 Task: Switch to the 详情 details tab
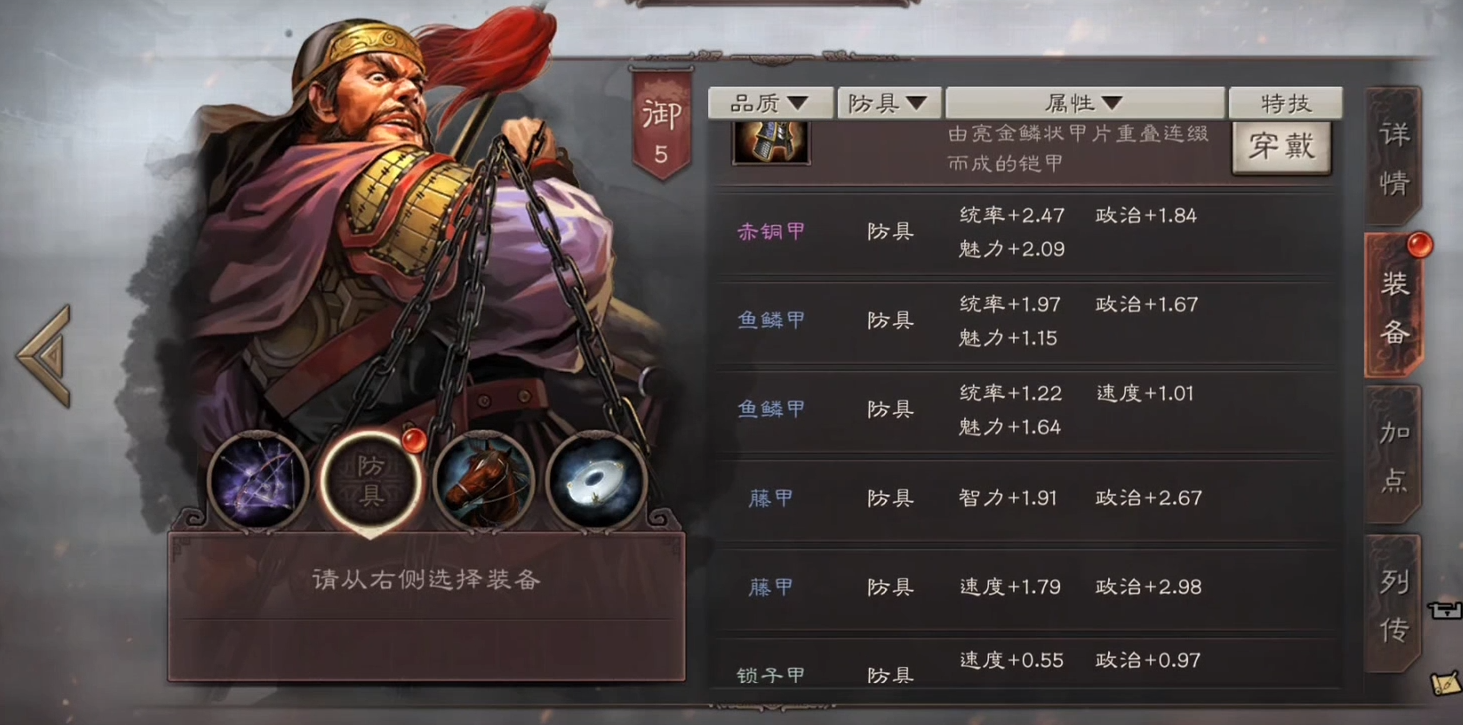(x=1393, y=158)
